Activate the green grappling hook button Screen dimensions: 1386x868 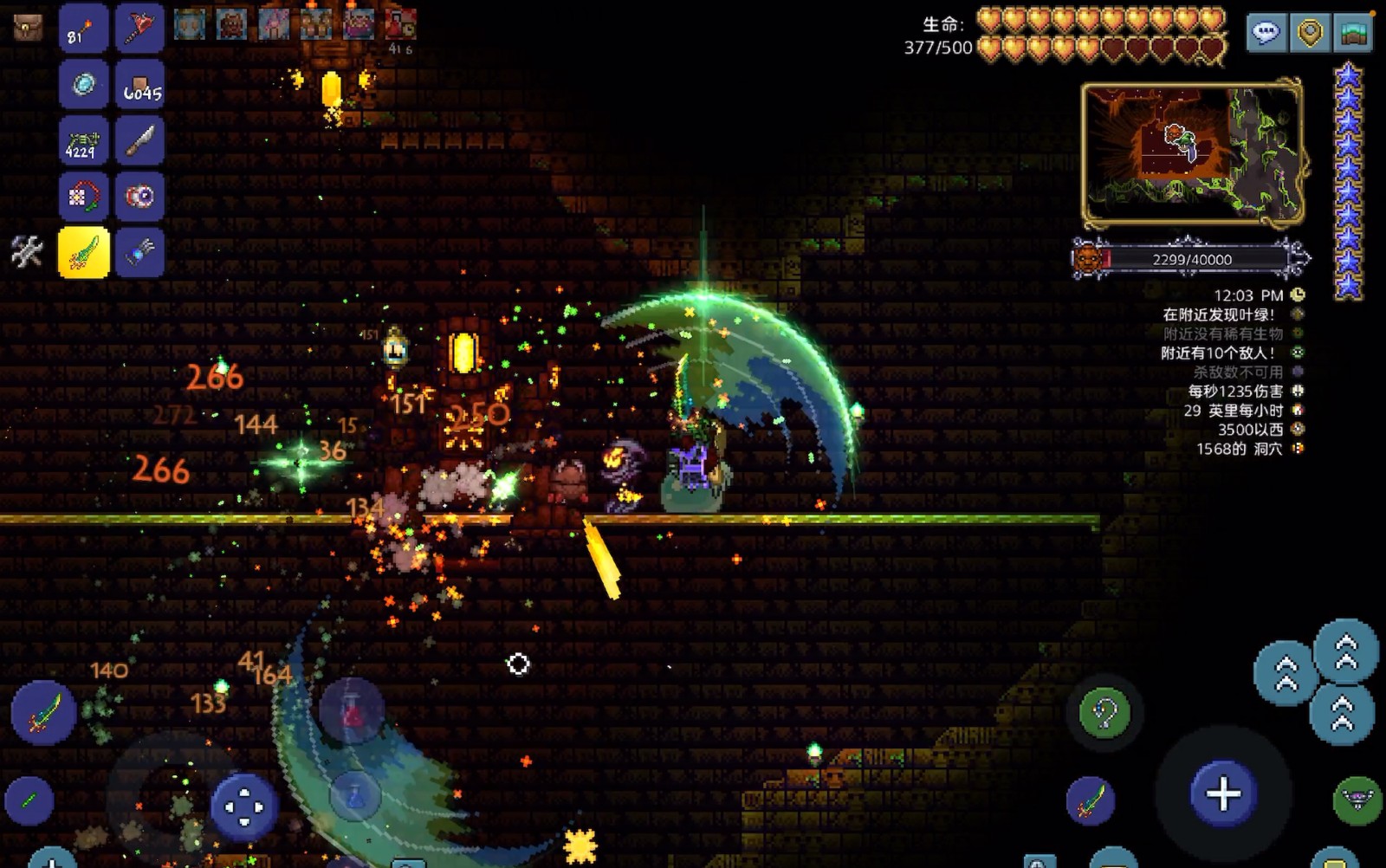[x=1104, y=714]
